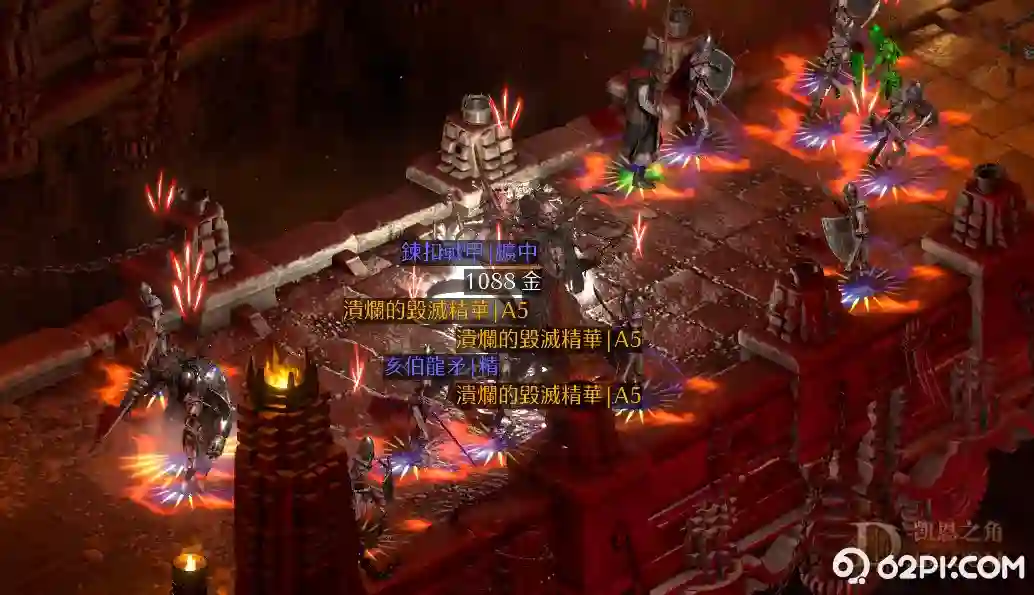The width and height of the screenshot is (1034, 595).
Task: Pick up the 1088 金 gold label
Action: pos(503,281)
